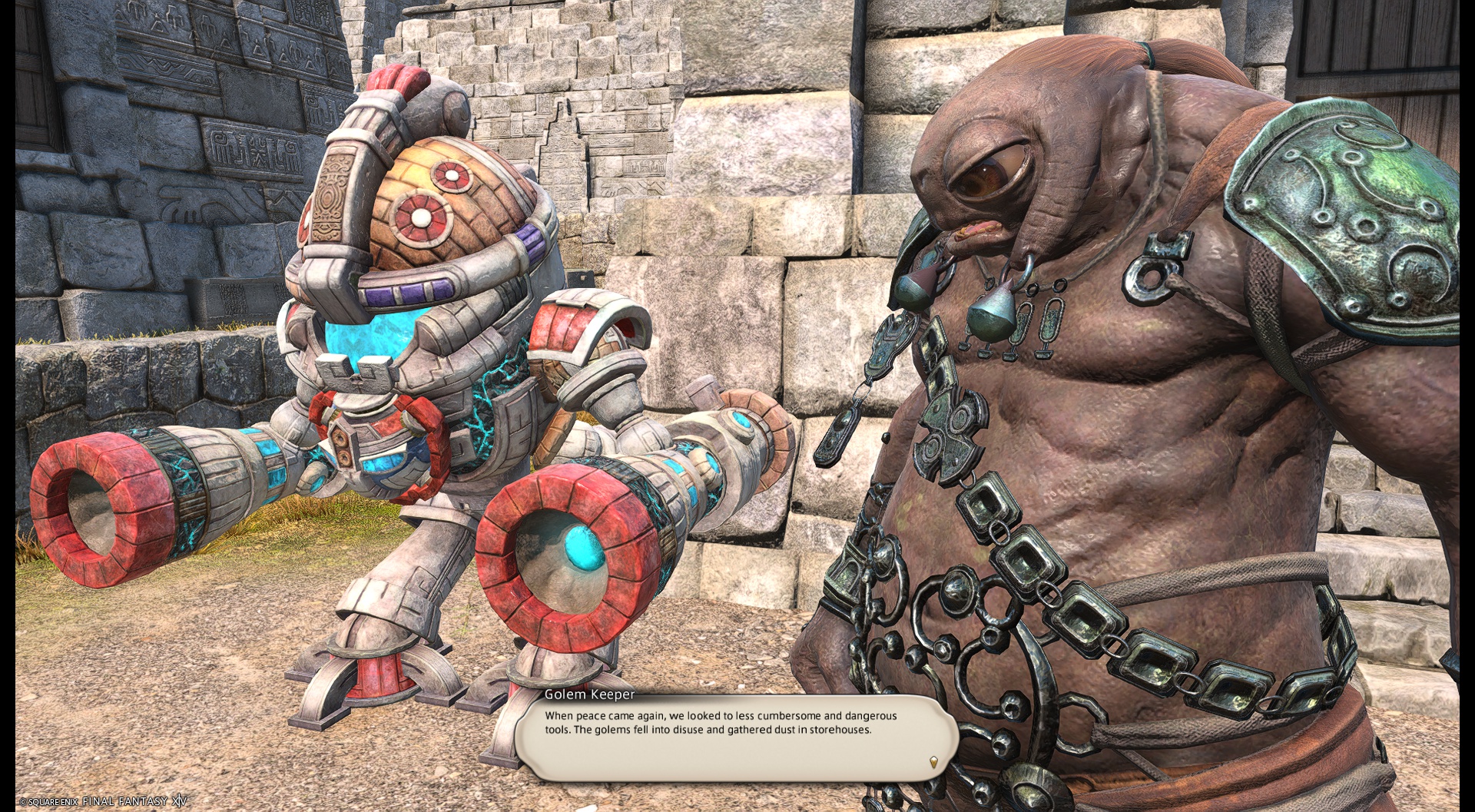Advance the Golem Keeper dialogue box
The width and height of the screenshot is (1475, 812).
click(x=735, y=737)
